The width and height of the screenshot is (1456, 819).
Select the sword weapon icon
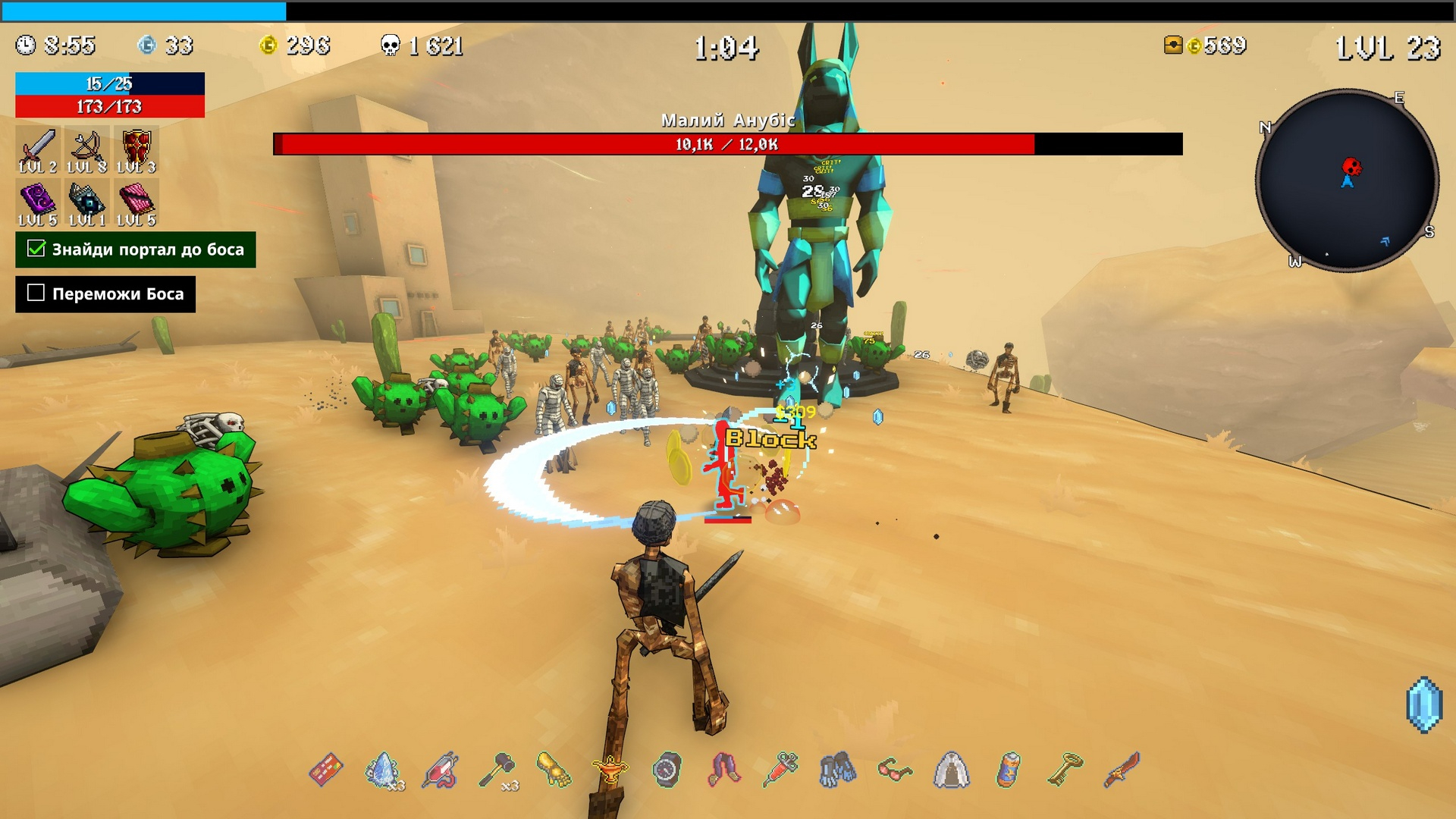coord(38,146)
